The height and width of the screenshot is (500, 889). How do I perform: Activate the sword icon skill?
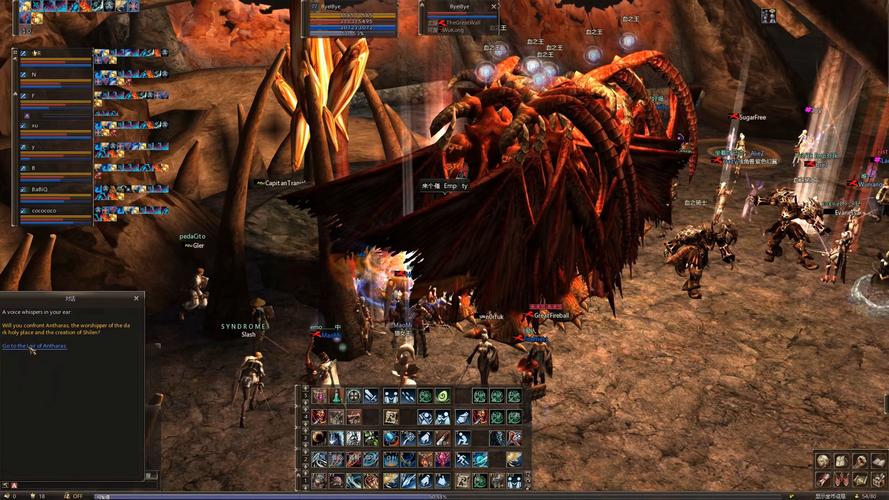(371, 396)
